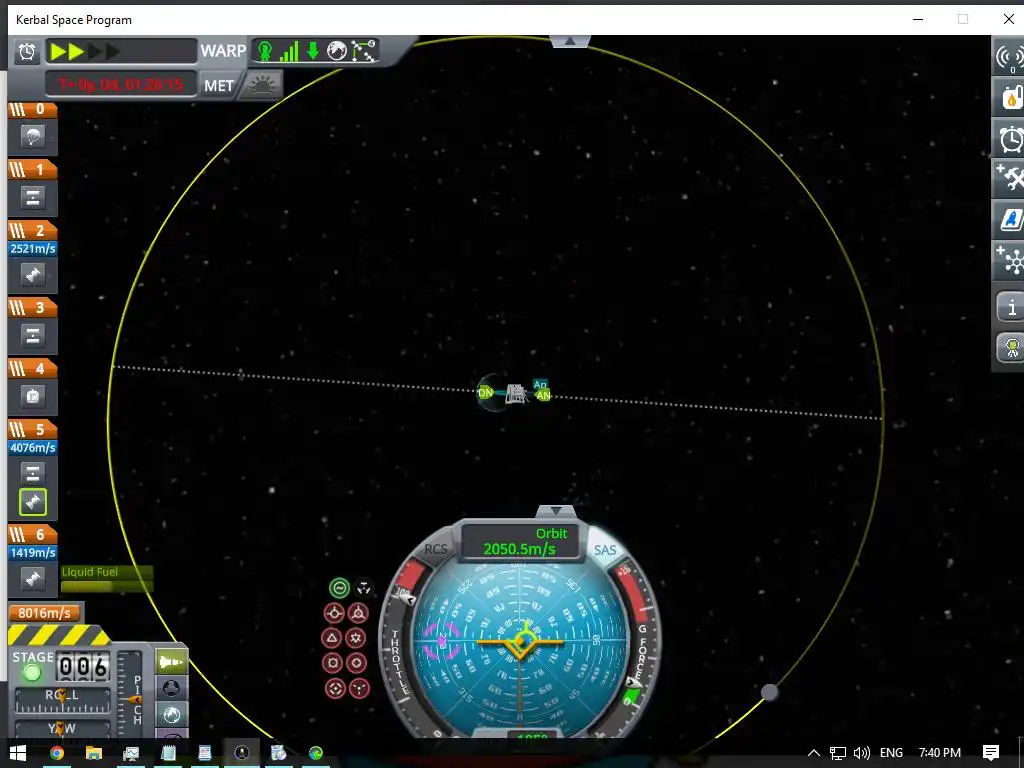This screenshot has width=1024, height=768.
Task: Open the alarm clock app in toolbar
Action: (x=1010, y=139)
